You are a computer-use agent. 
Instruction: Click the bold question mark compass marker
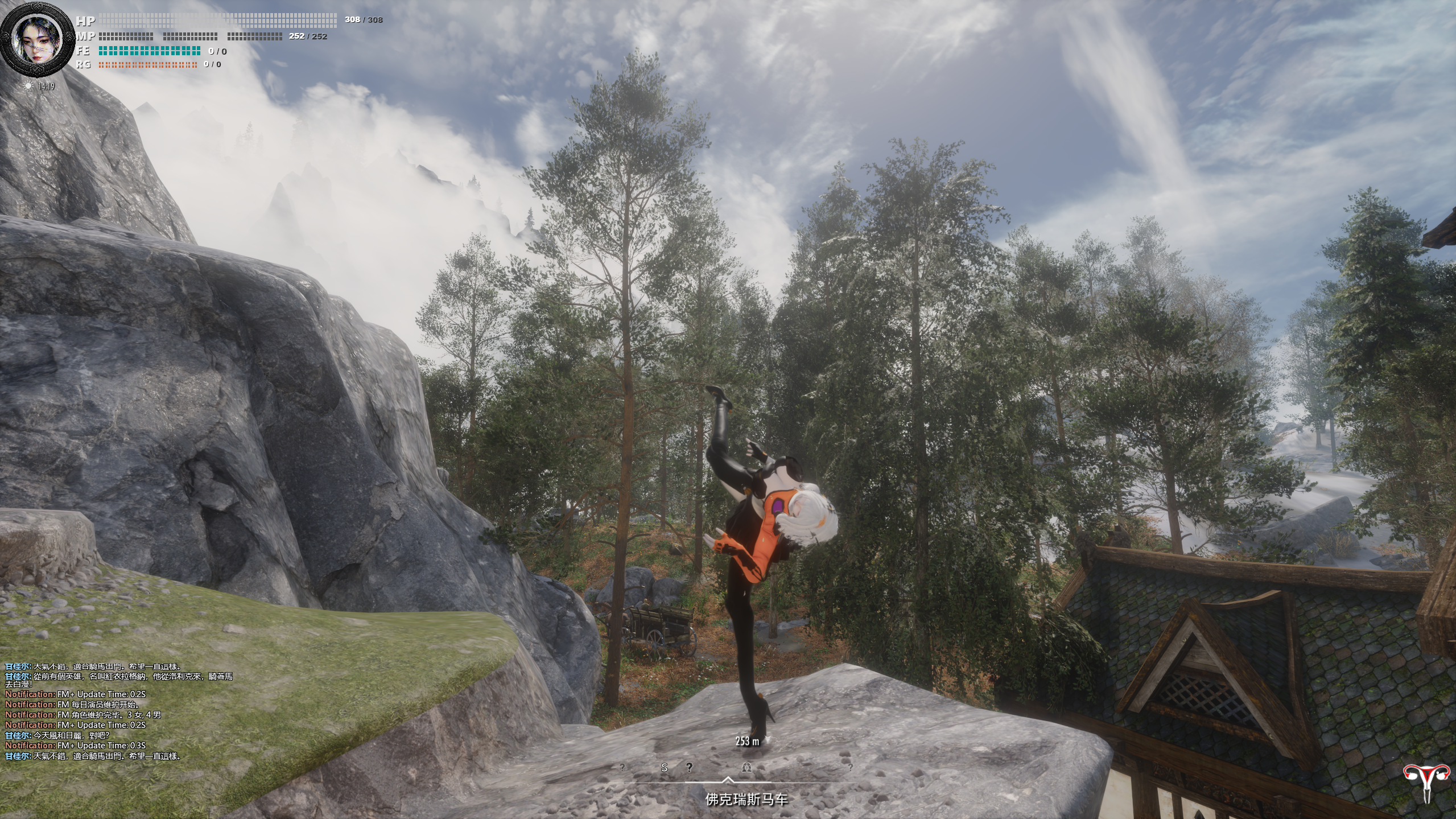(689, 767)
